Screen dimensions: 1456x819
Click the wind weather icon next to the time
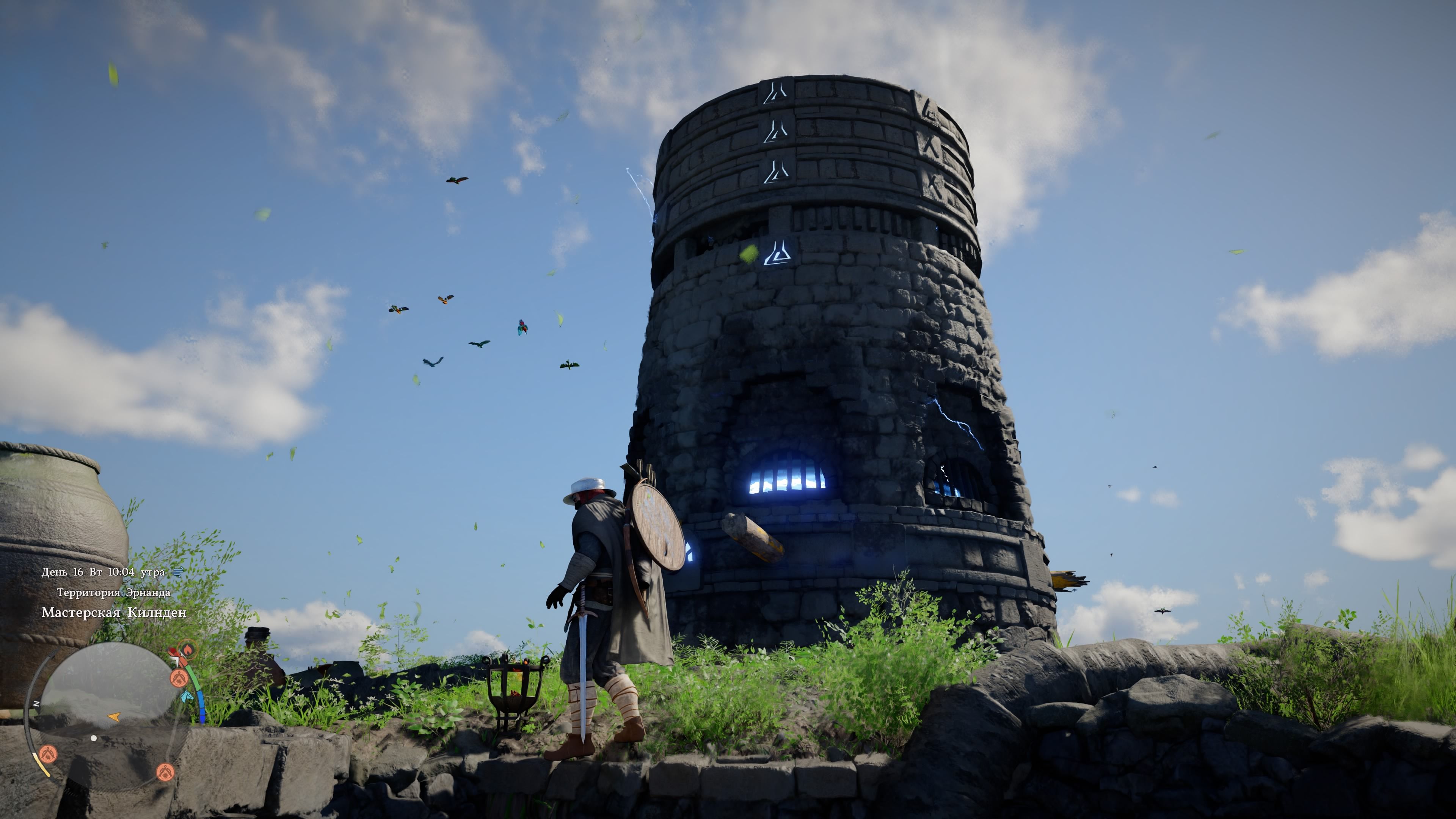pyautogui.click(x=177, y=572)
